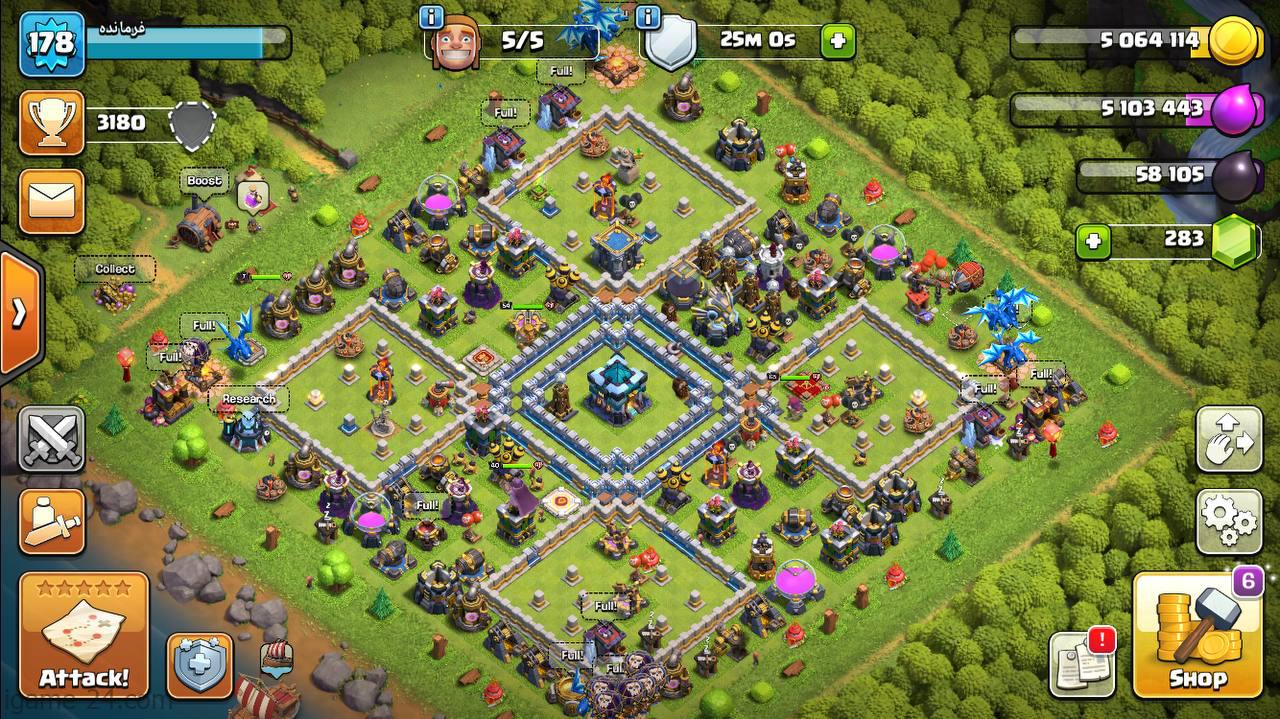Tap the Boost bubble
The width and height of the screenshot is (1280, 719).
204,181
